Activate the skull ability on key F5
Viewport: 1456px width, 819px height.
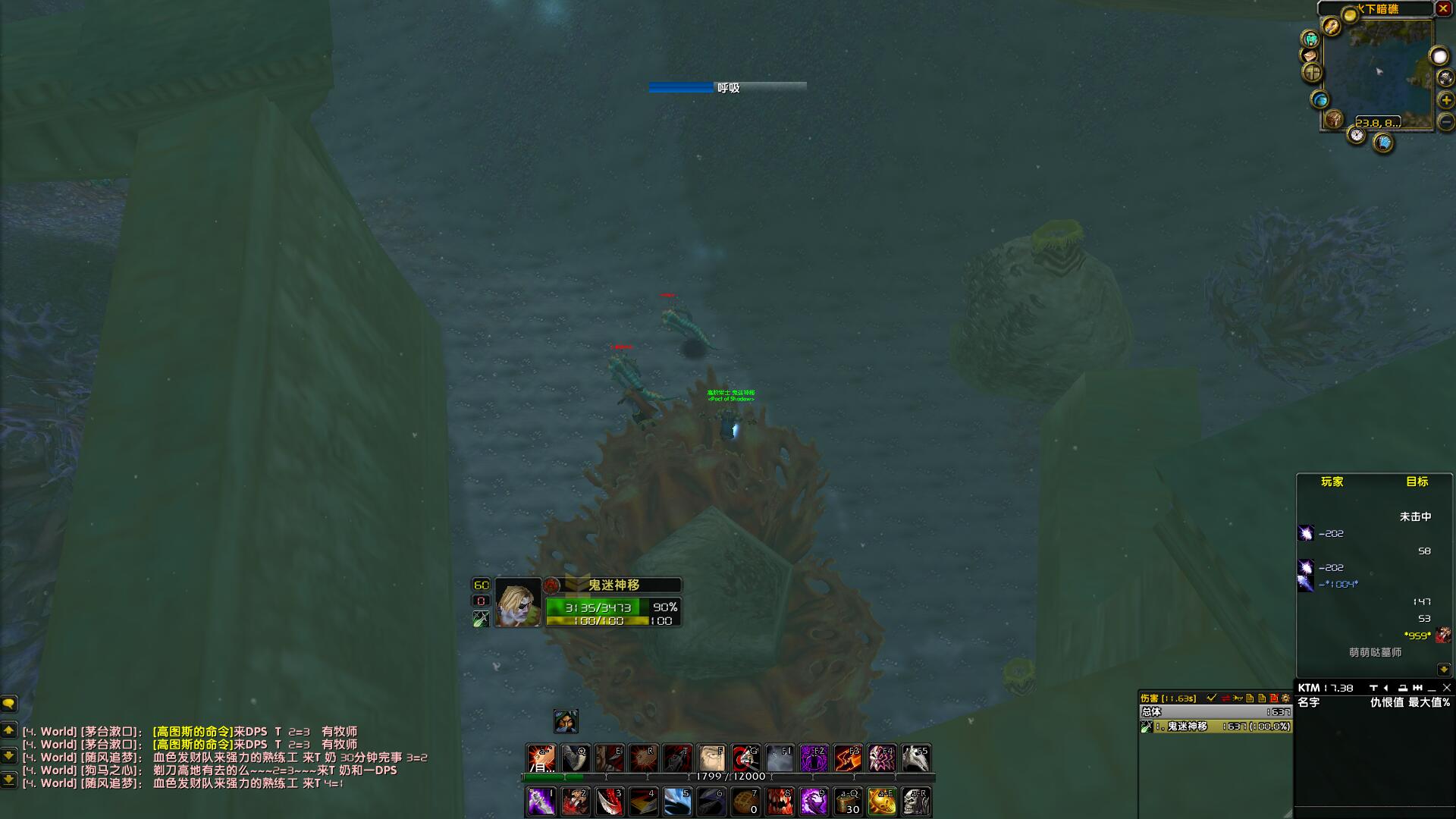(x=916, y=758)
